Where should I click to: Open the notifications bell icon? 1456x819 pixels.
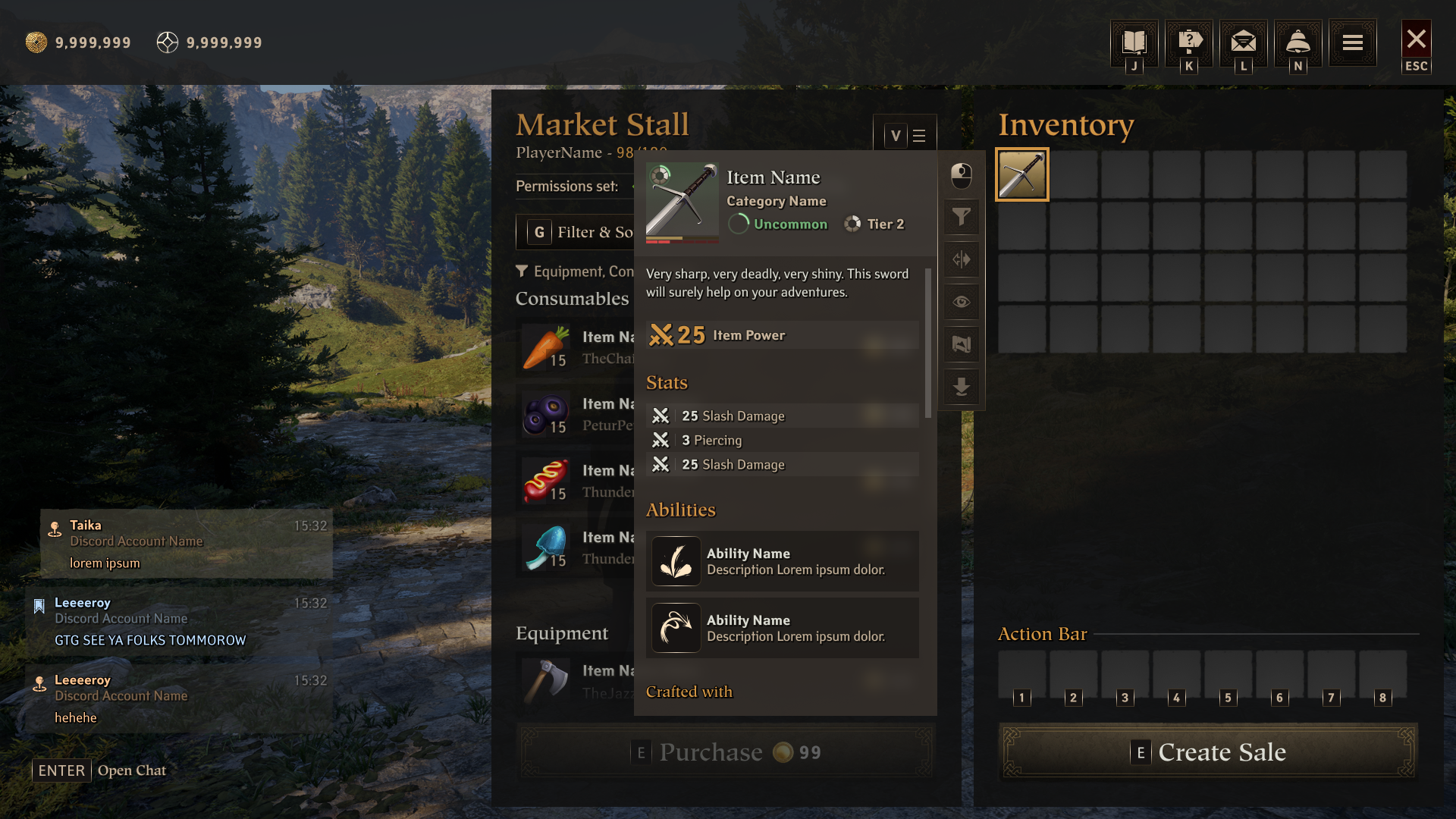point(1298,42)
